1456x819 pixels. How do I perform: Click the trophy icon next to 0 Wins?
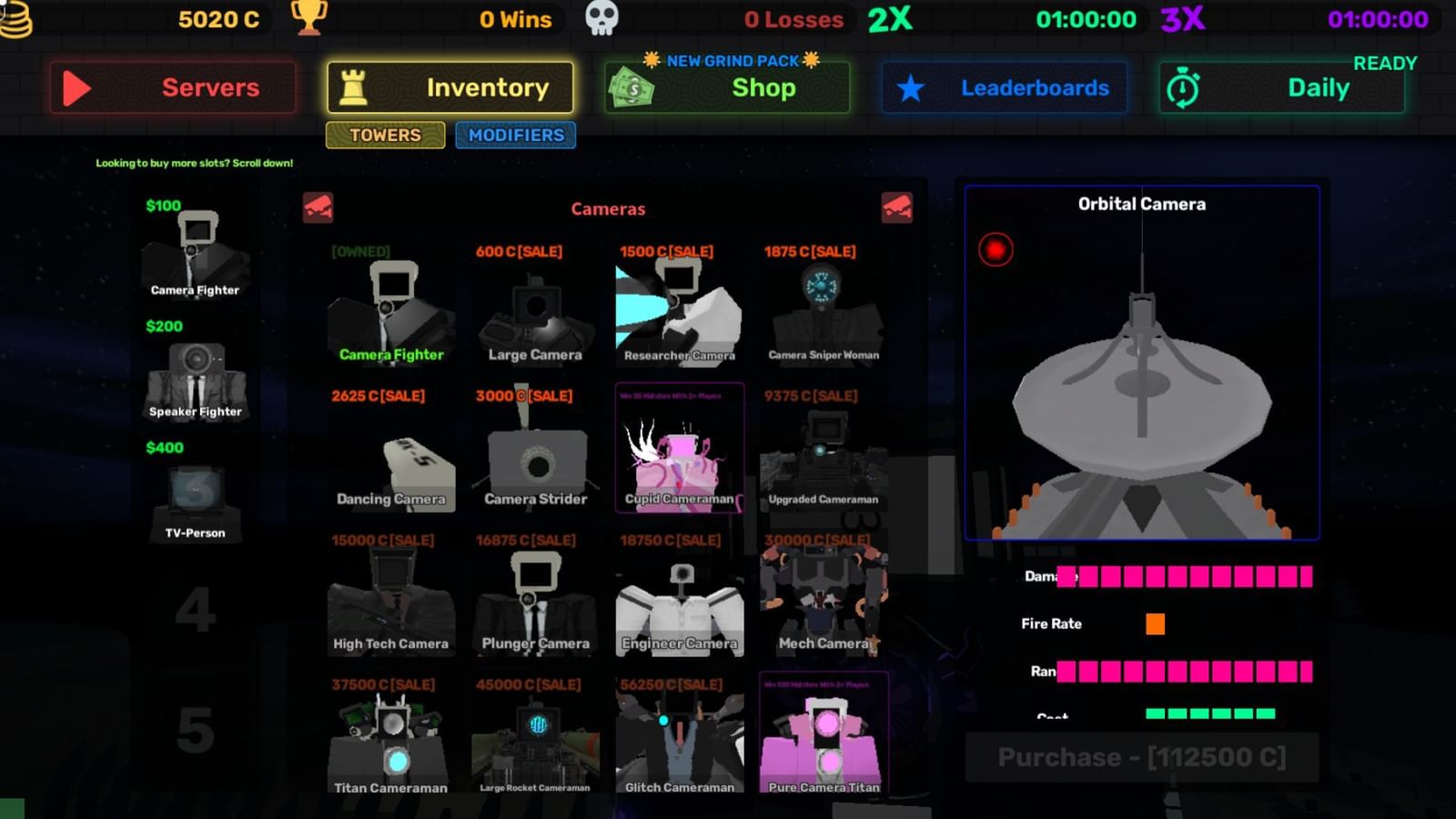pyautogui.click(x=309, y=18)
